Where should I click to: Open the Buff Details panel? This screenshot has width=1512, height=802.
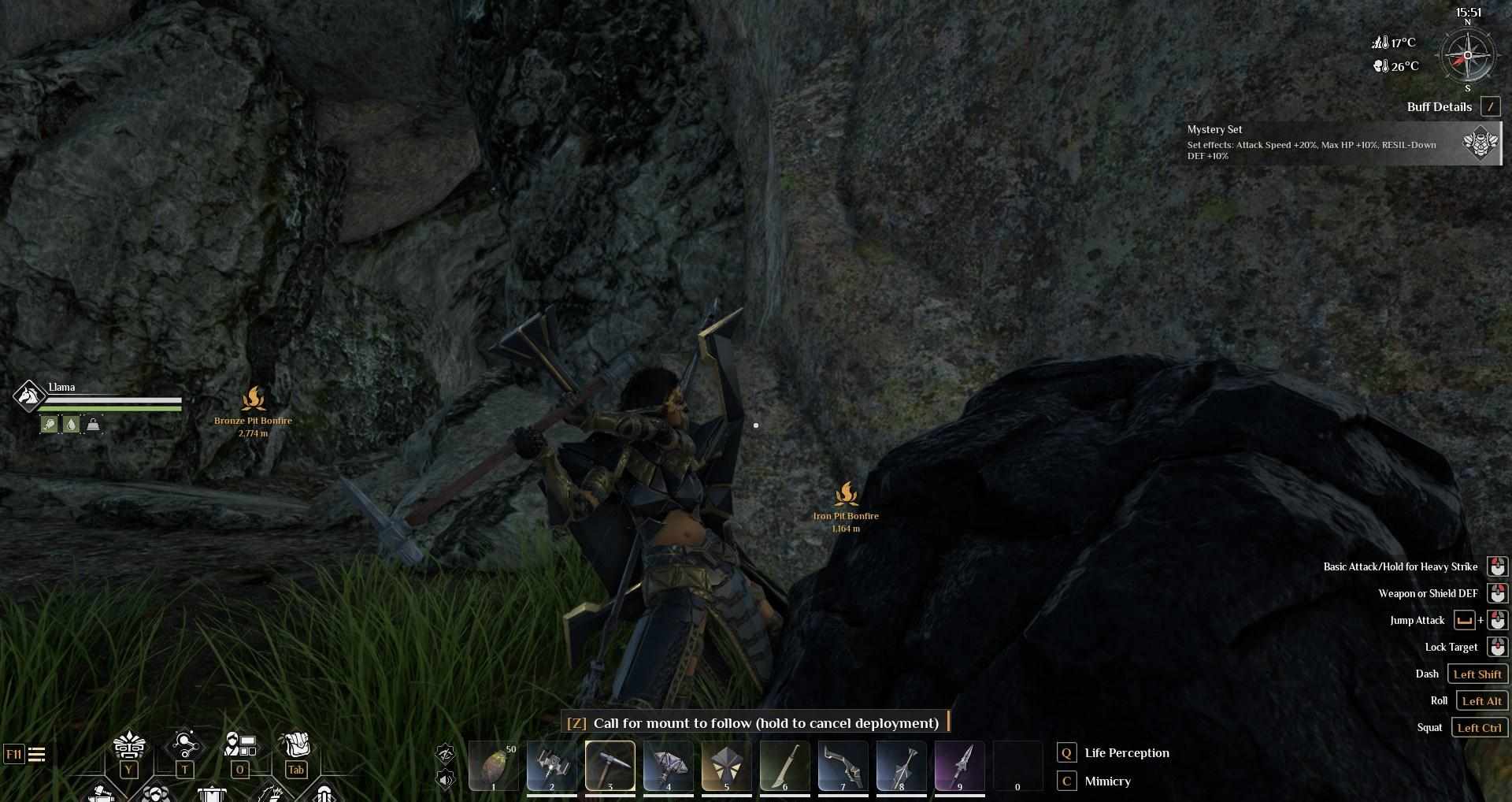1490,107
